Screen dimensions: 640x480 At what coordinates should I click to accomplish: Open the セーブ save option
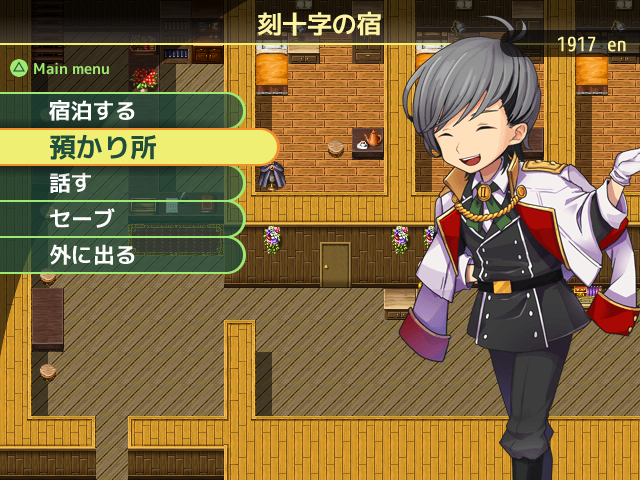pos(120,219)
